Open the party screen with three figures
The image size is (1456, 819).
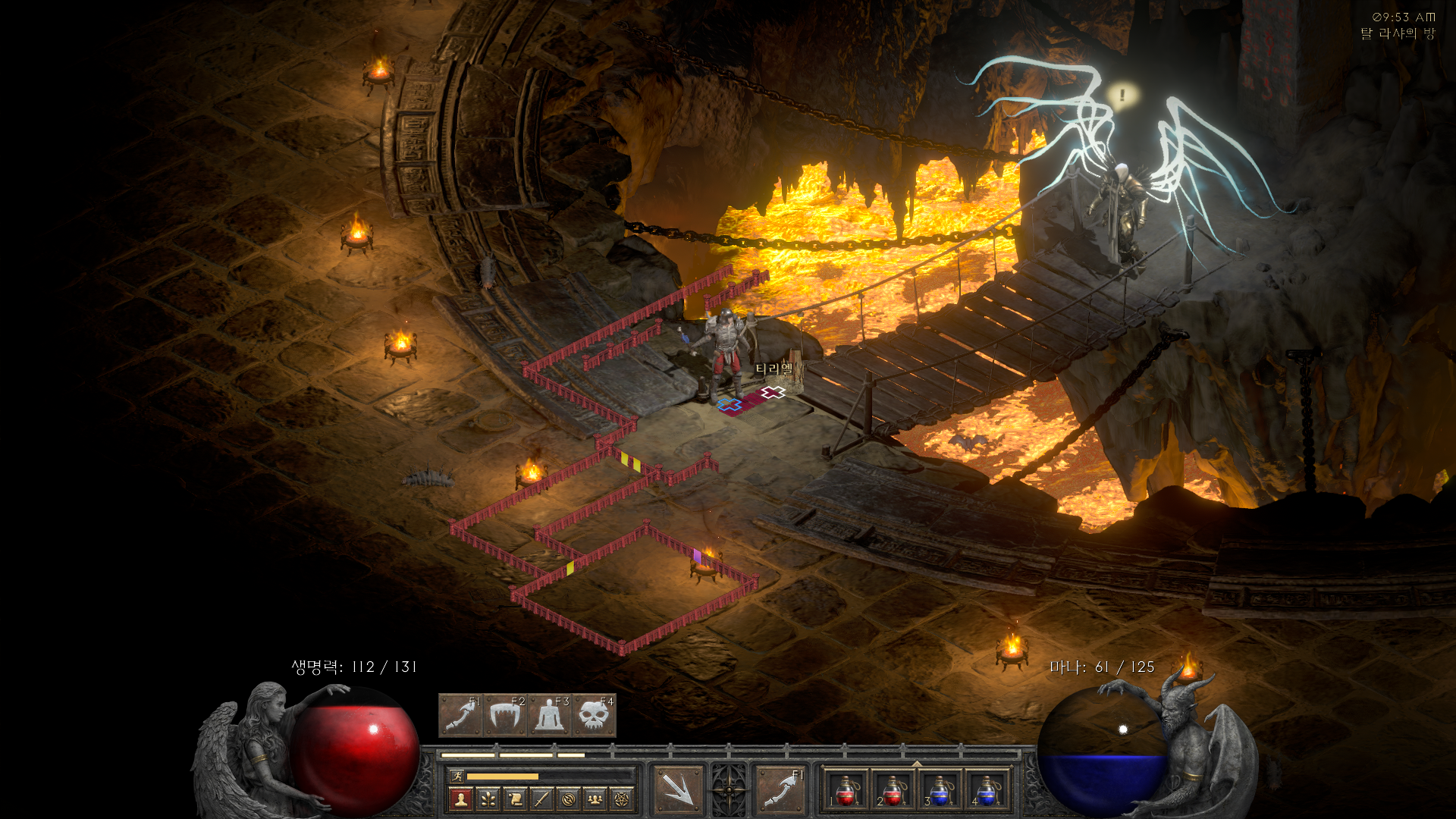click(x=595, y=799)
